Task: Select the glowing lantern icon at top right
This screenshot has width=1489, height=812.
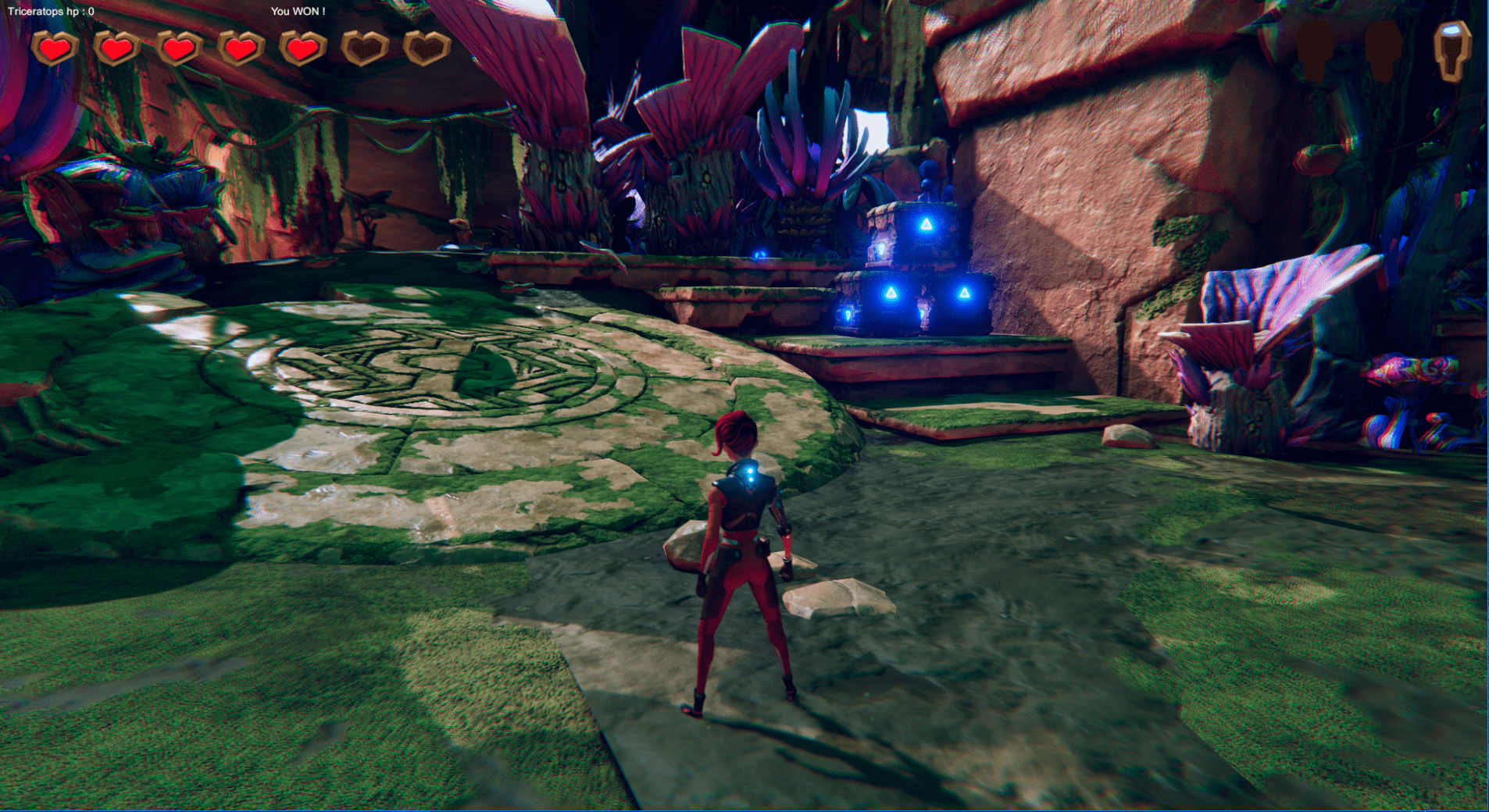Action: click(1451, 51)
